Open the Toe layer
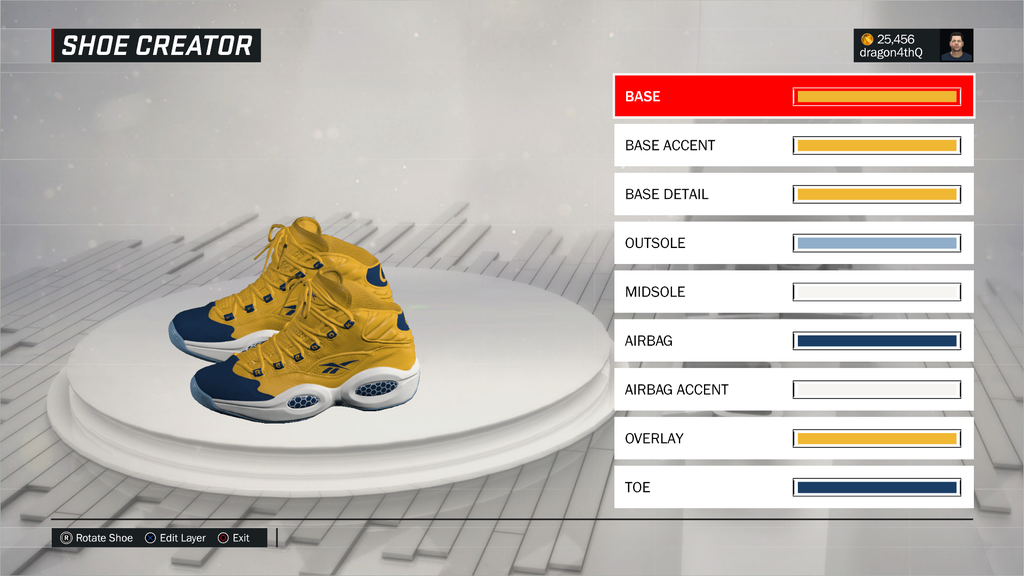1024x576 pixels. [793, 487]
